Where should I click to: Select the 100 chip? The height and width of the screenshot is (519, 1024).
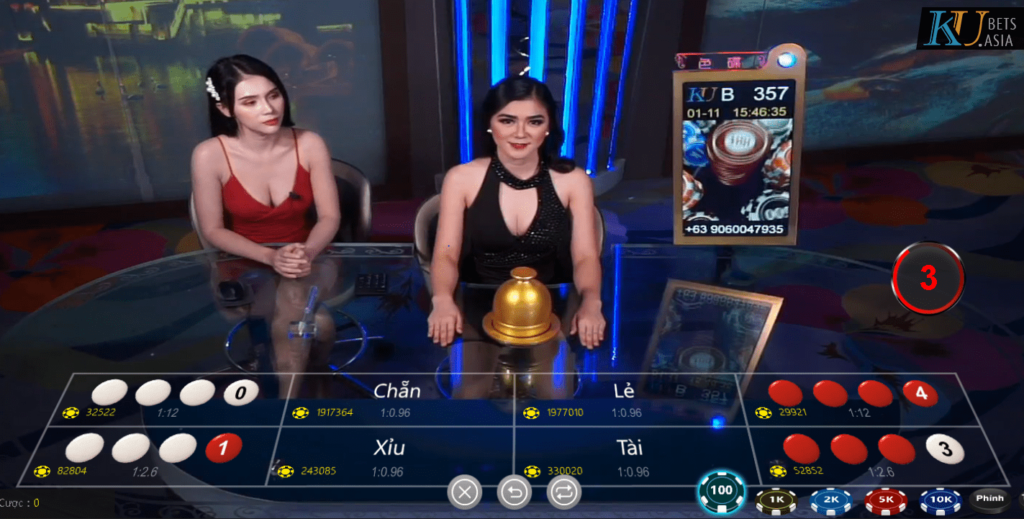coord(721,491)
